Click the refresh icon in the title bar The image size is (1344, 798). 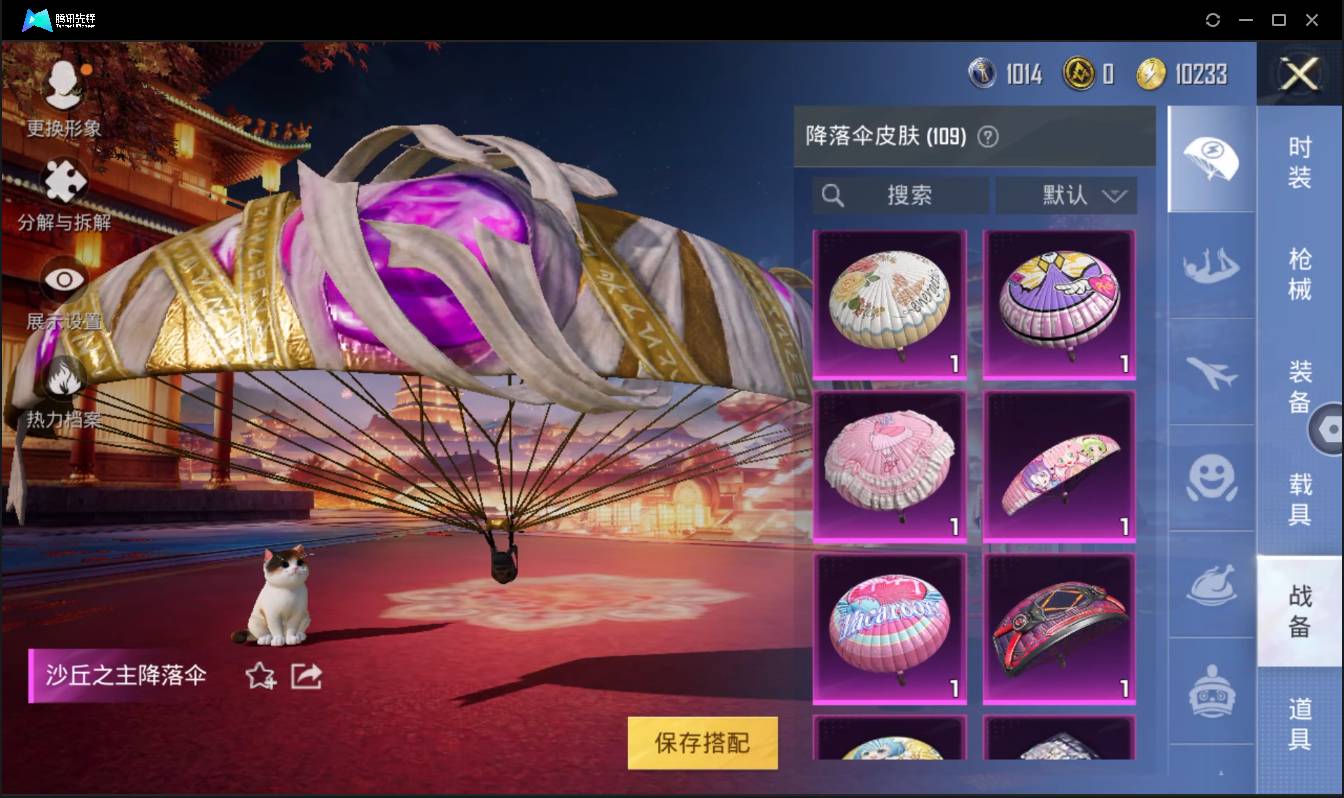pos(1213,20)
